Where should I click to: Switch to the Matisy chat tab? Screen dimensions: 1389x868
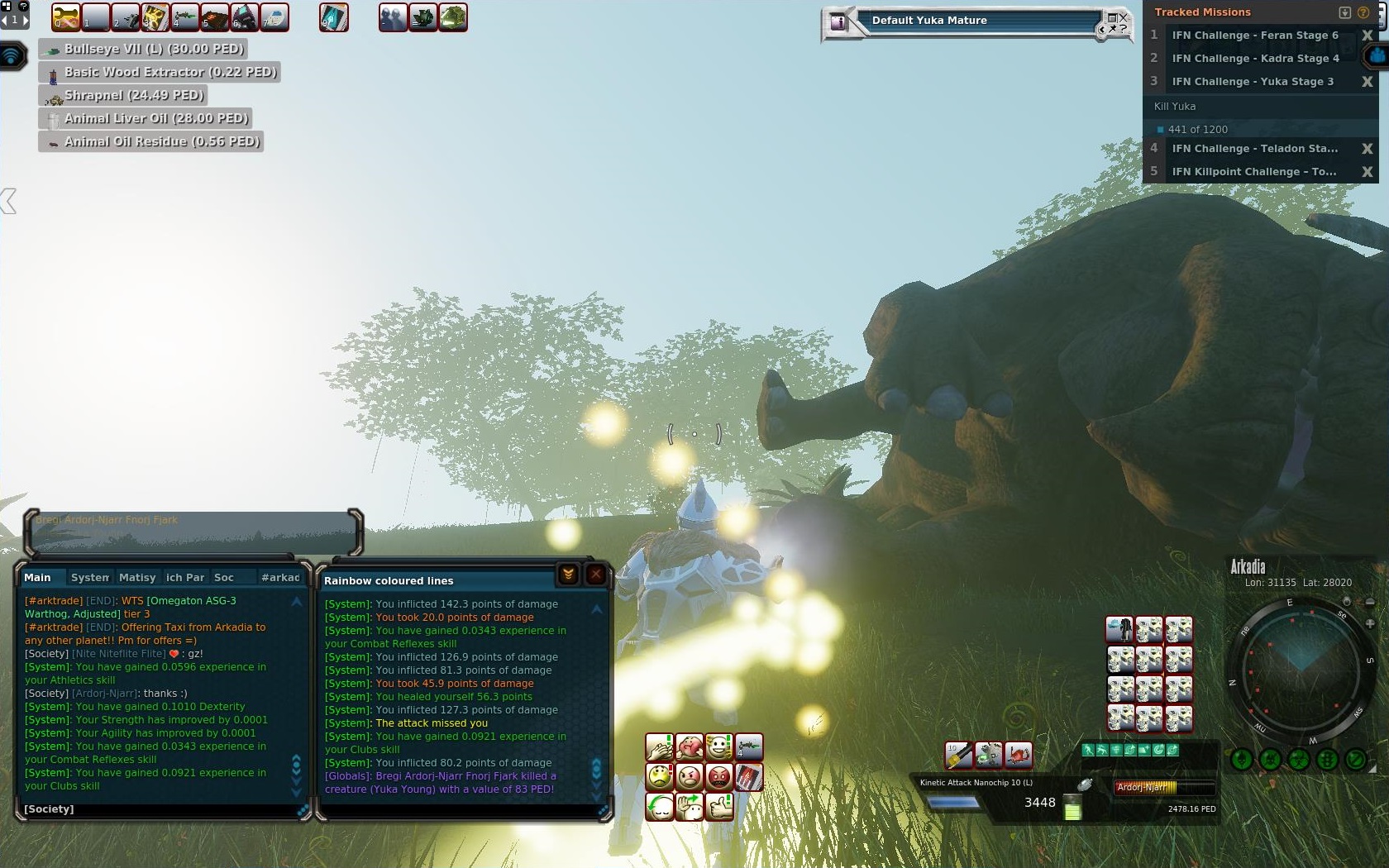coord(137,578)
